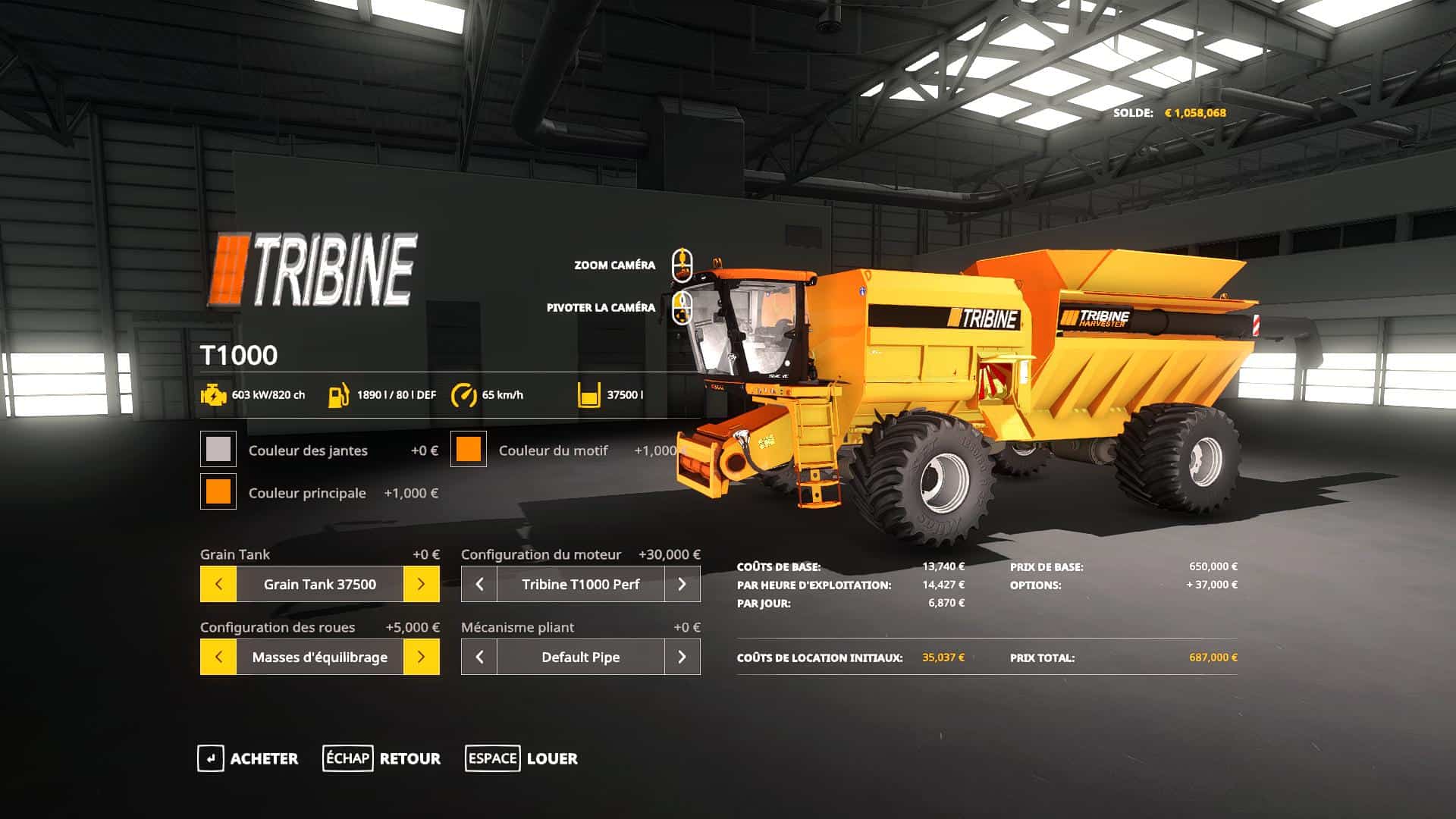Choose the rim color swatch (Couleur des jantes)
The image size is (1456, 819).
click(x=218, y=450)
